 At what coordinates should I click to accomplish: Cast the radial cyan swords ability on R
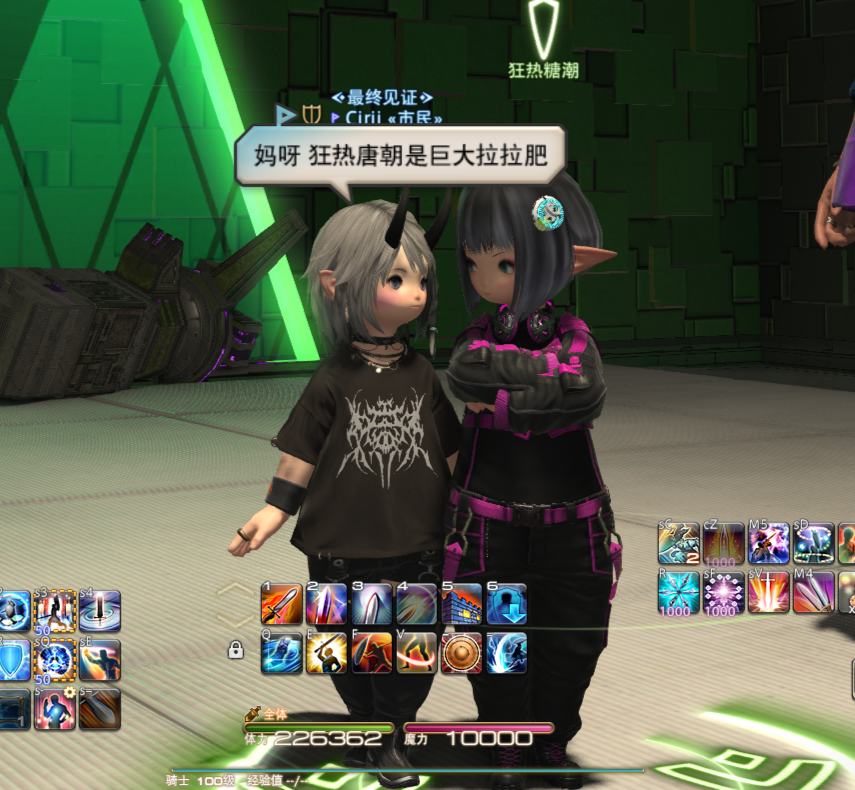pos(678,592)
